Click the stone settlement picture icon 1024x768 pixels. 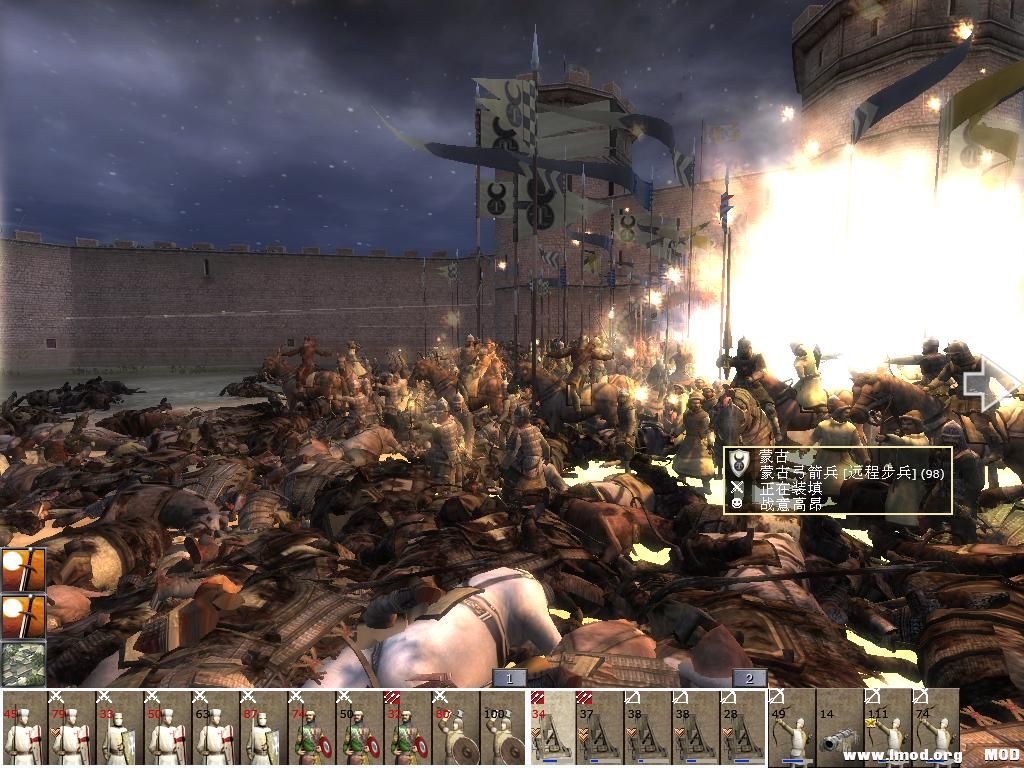[x=22, y=664]
